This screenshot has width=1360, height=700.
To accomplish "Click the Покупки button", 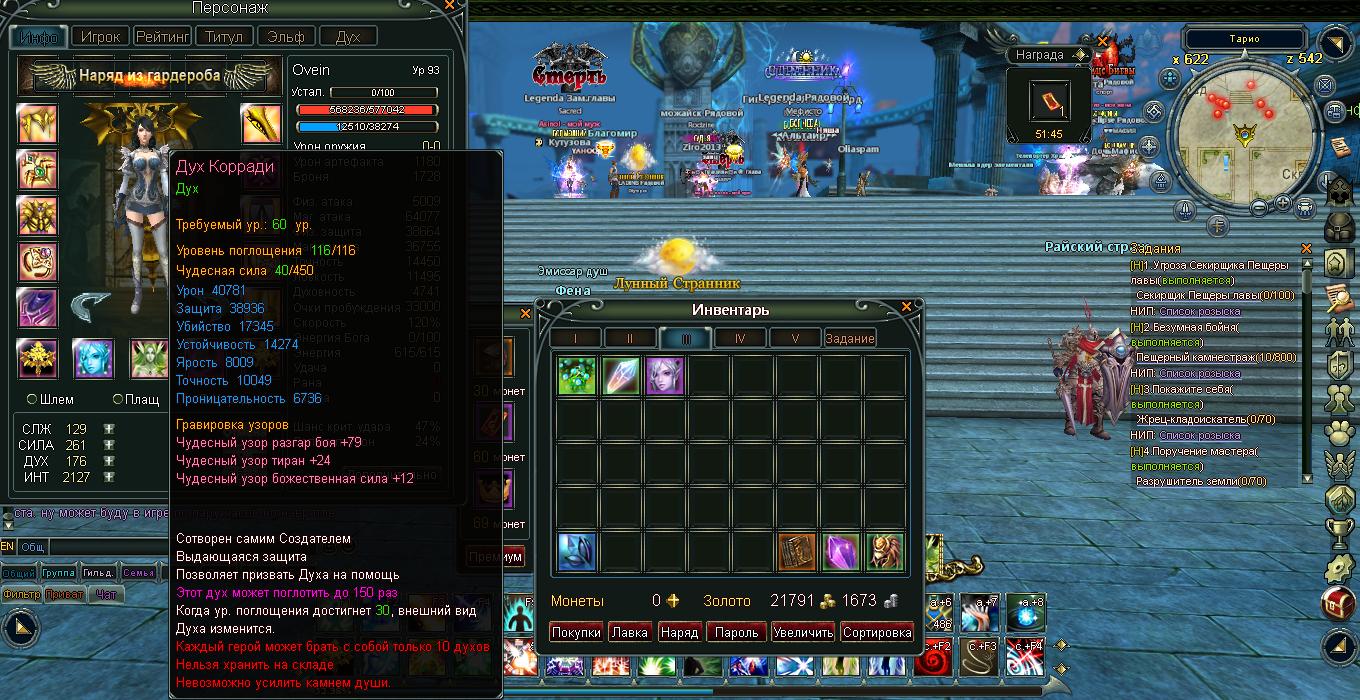I will (x=576, y=632).
